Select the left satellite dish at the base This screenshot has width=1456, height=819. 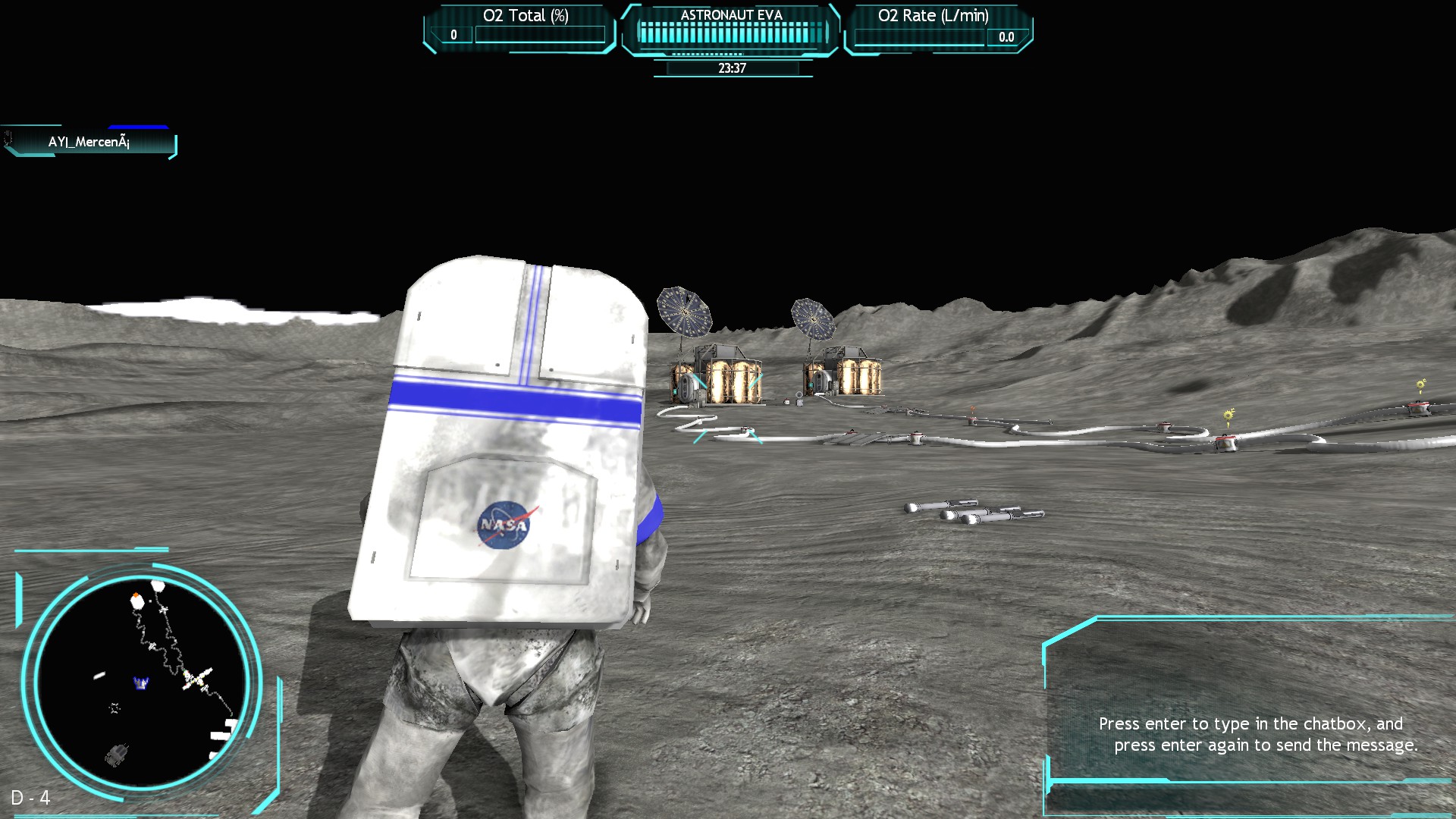click(x=685, y=312)
